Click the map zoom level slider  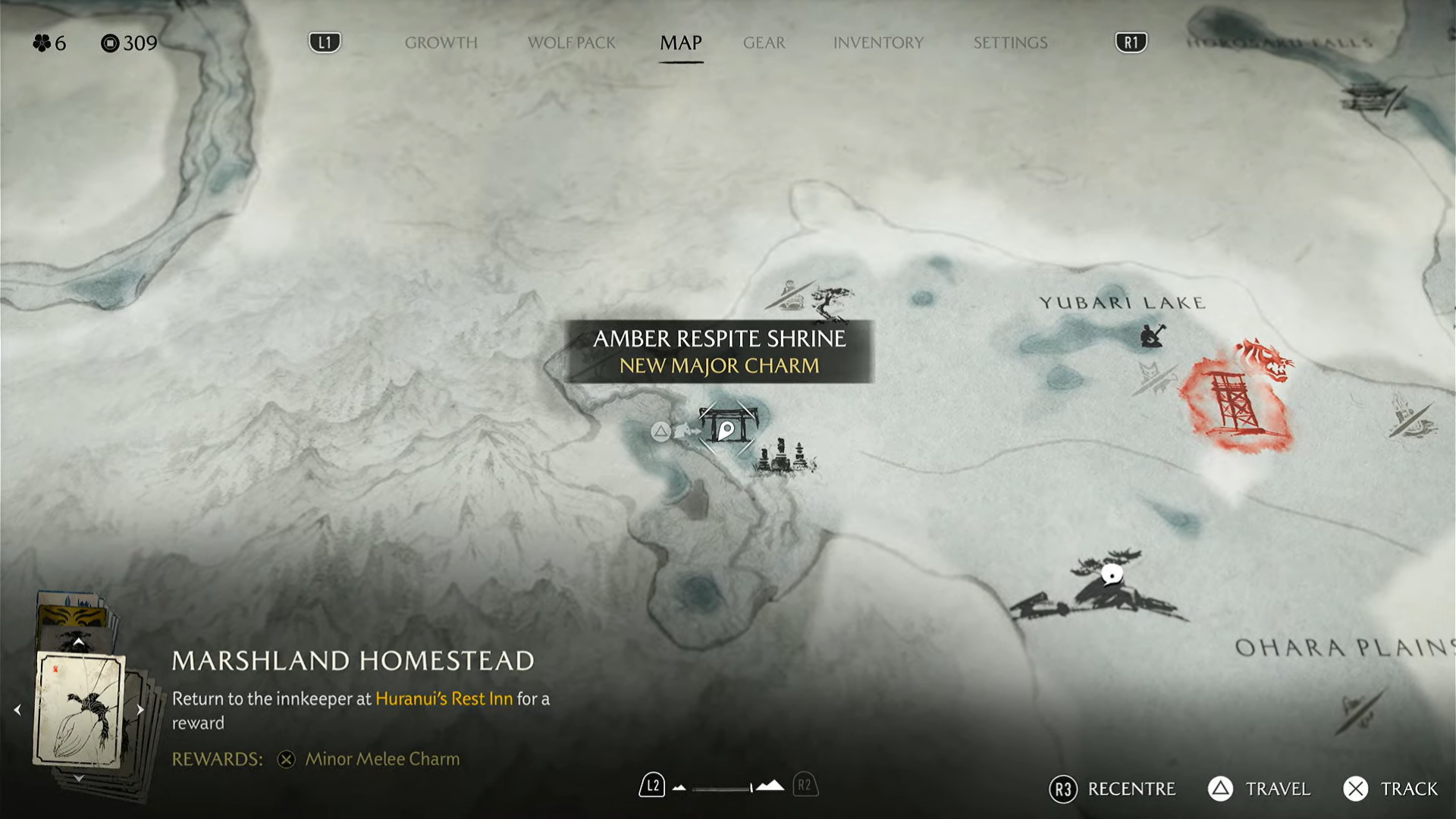[724, 788]
